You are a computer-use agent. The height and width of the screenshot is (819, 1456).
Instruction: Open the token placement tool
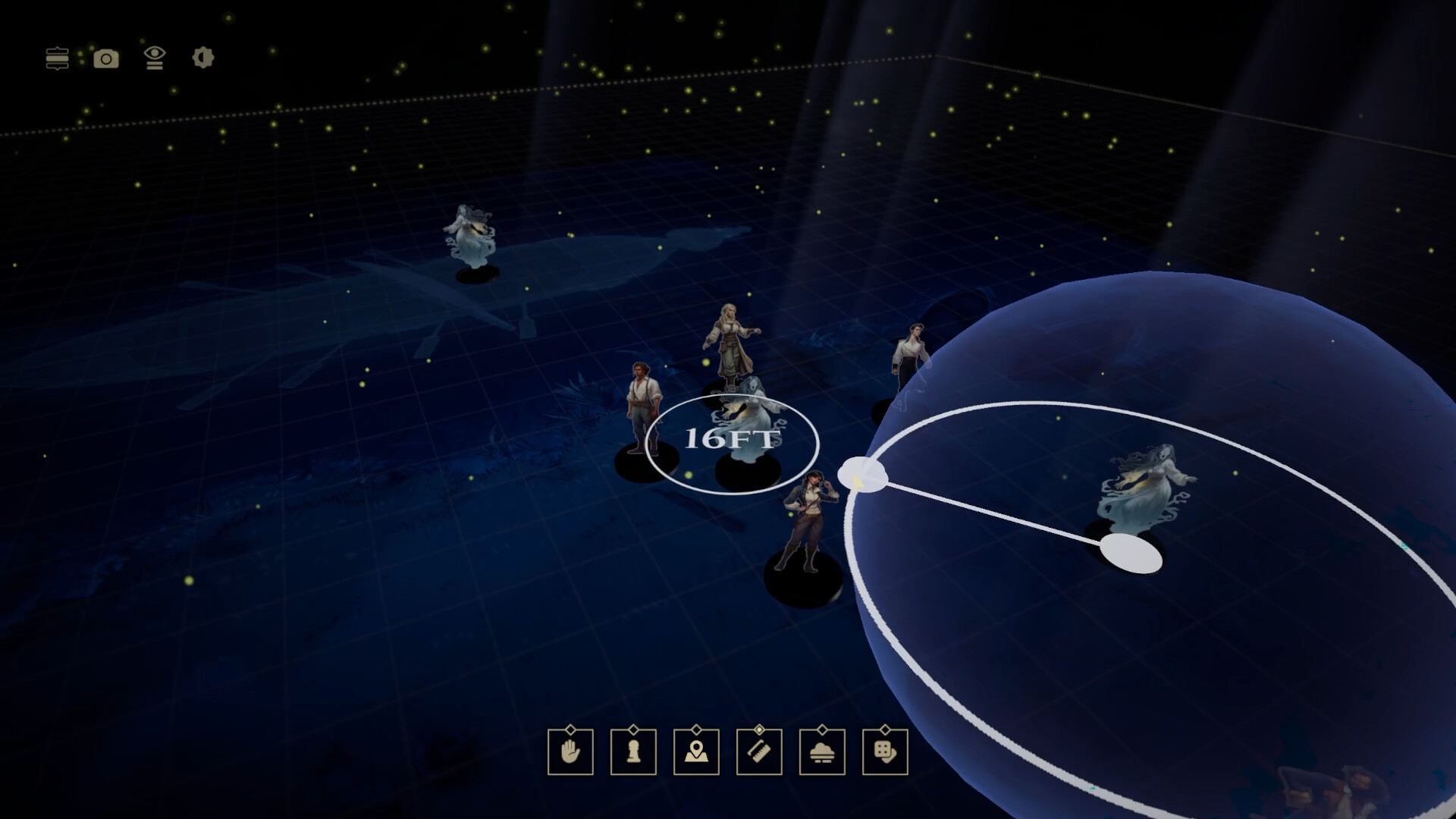point(633,754)
